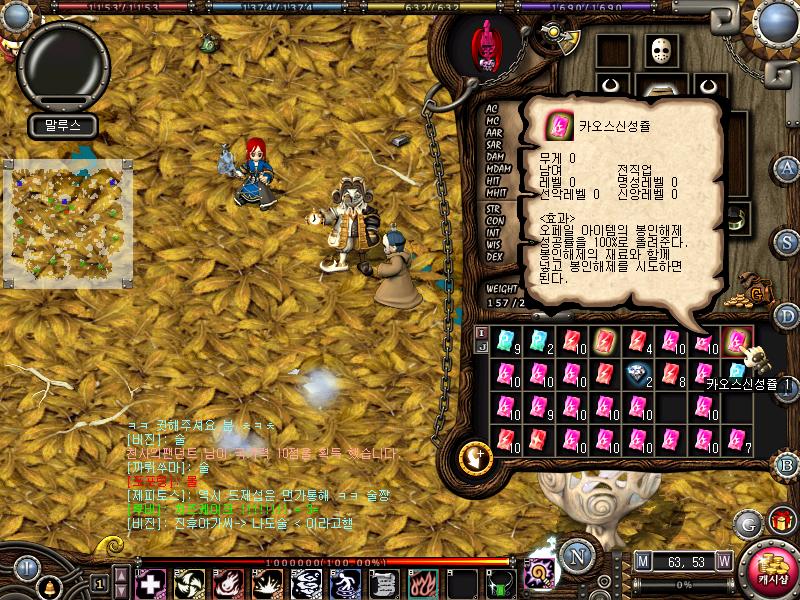Click the W button beside coordinates
This screenshot has width=800, height=600.
tap(723, 560)
